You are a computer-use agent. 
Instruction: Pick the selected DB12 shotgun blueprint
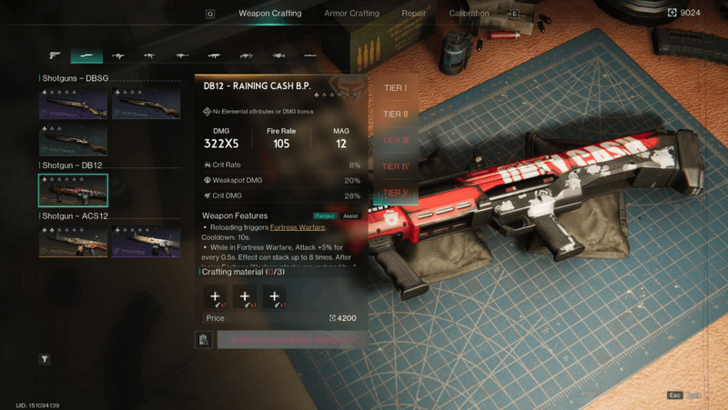73,190
